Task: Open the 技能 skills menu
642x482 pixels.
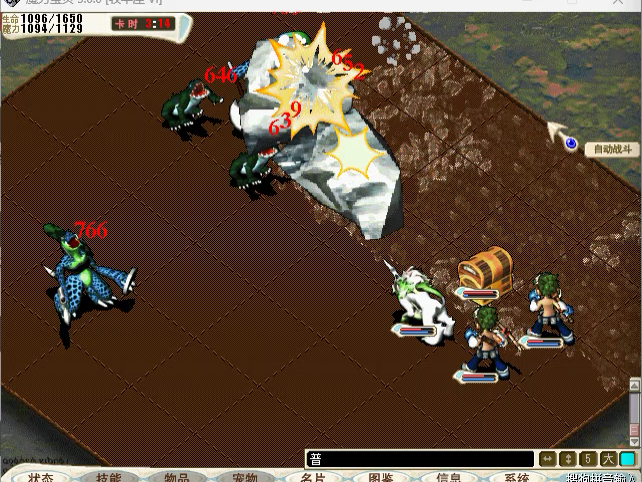Action: point(109,476)
